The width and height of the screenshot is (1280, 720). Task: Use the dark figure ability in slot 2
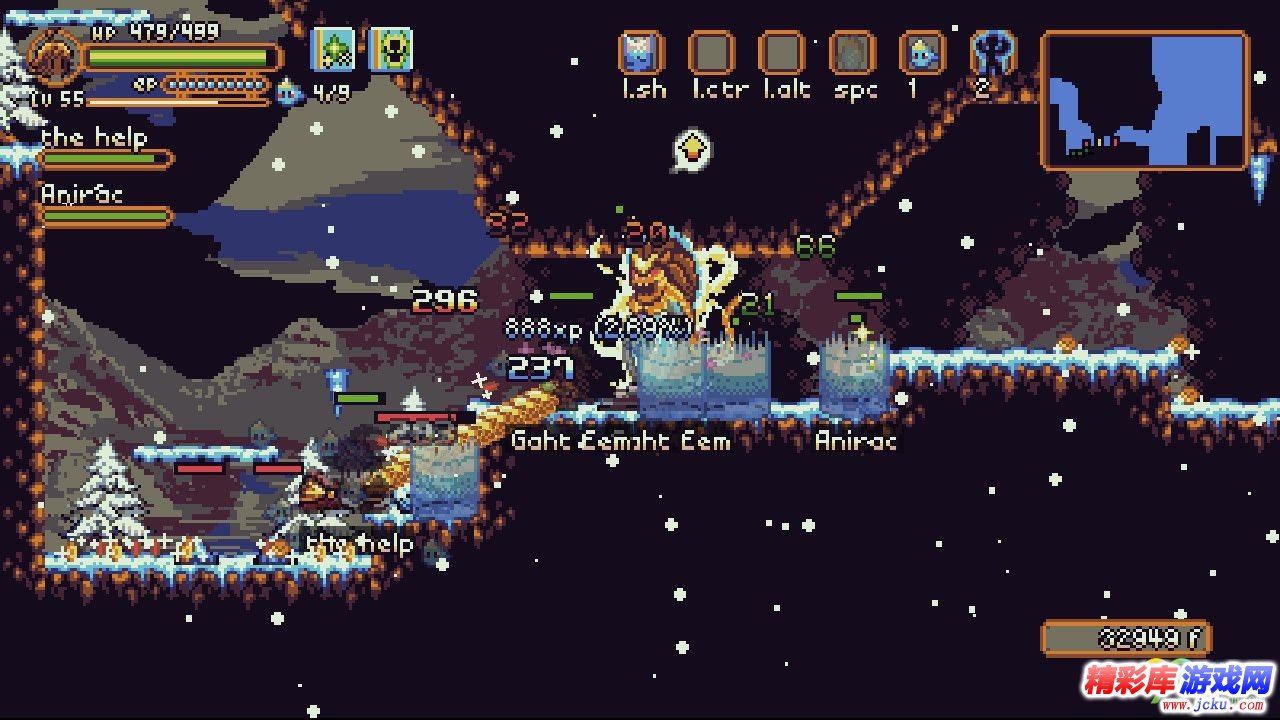[x=993, y=52]
